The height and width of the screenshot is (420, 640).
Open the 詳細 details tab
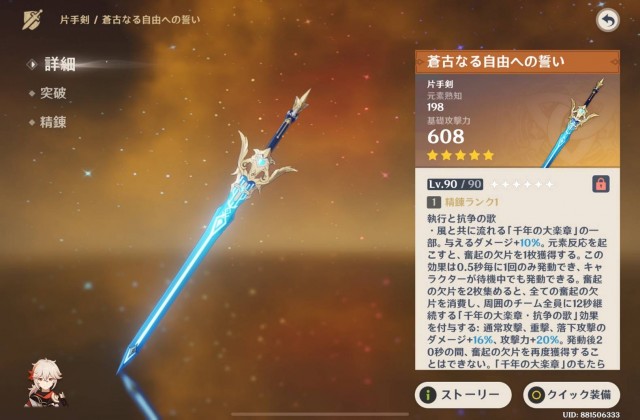(59, 64)
